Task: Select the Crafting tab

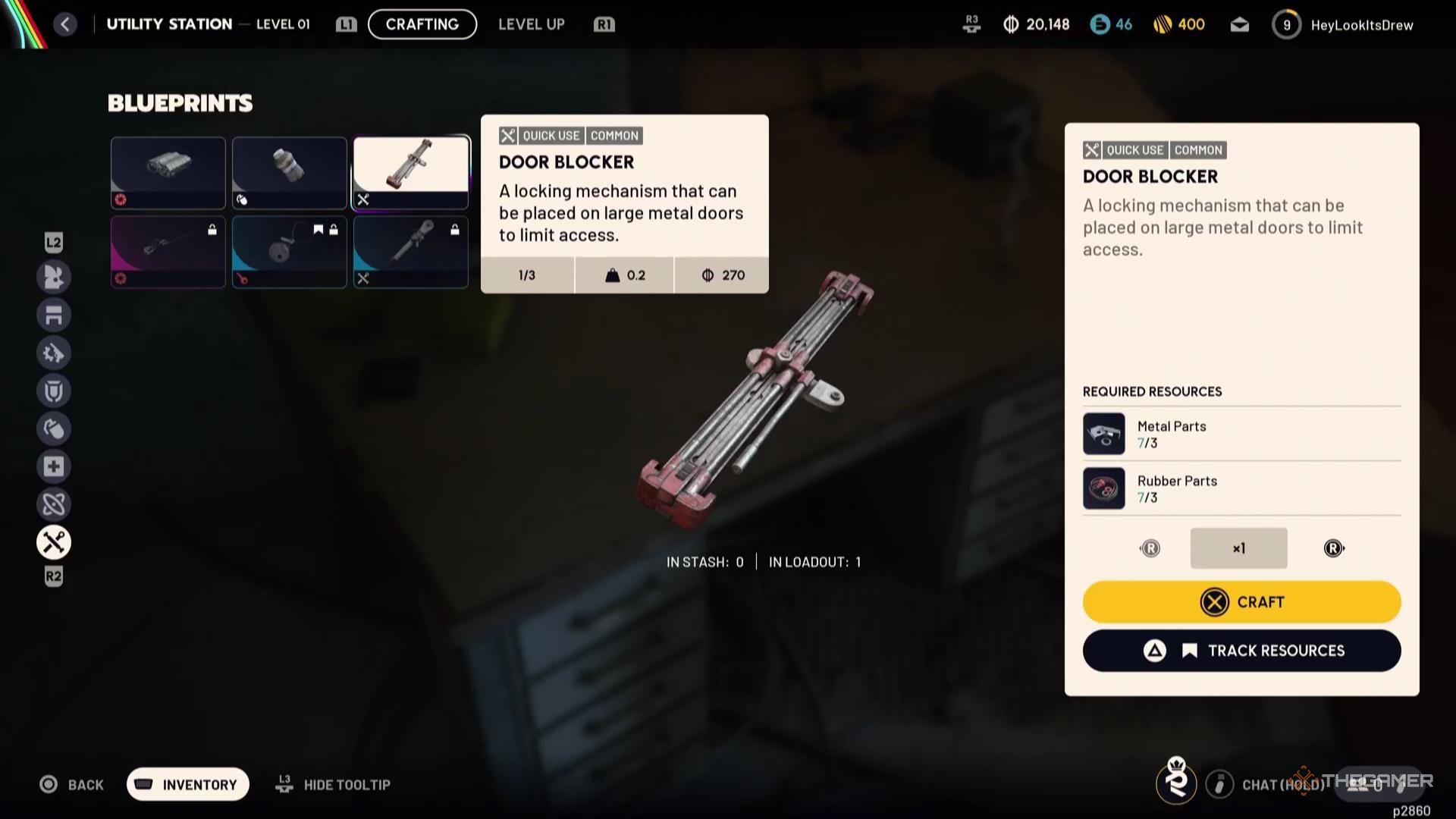Action: [422, 24]
